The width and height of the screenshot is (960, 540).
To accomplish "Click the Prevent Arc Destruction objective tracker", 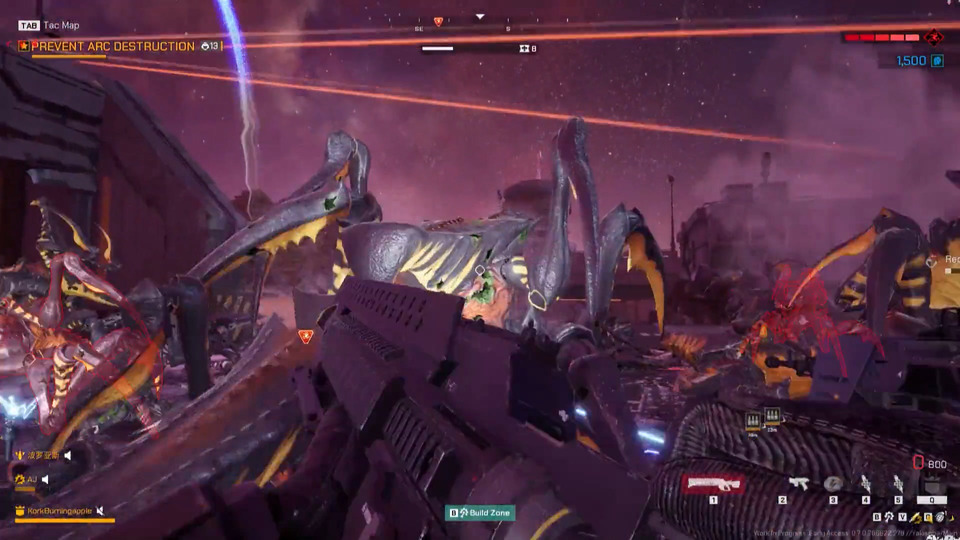I will (113, 46).
